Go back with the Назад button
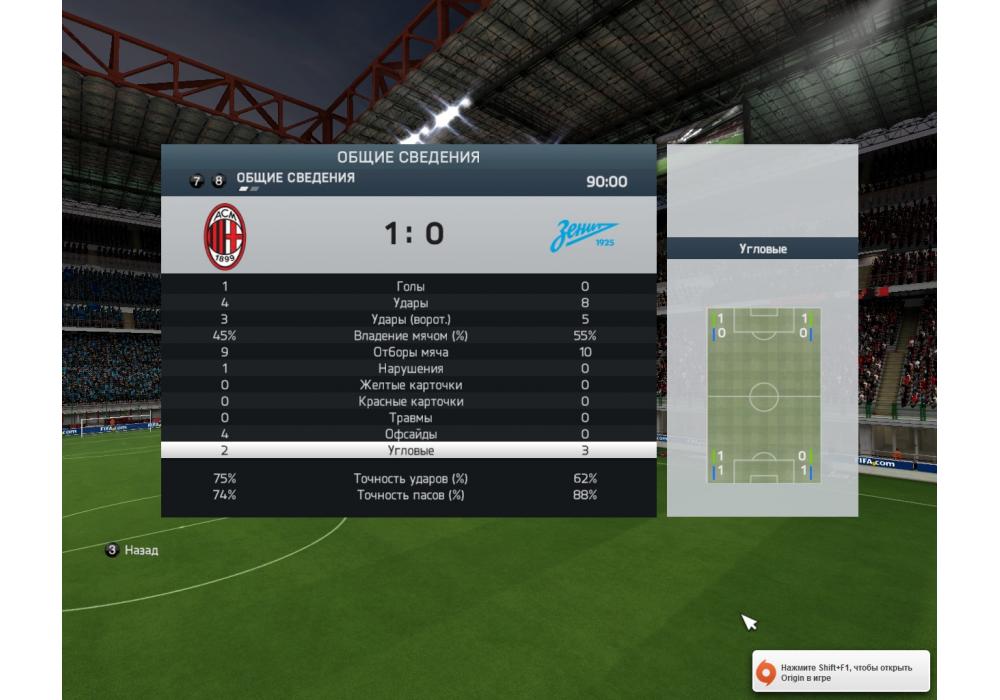This screenshot has height=700, width=1000. tap(133, 550)
